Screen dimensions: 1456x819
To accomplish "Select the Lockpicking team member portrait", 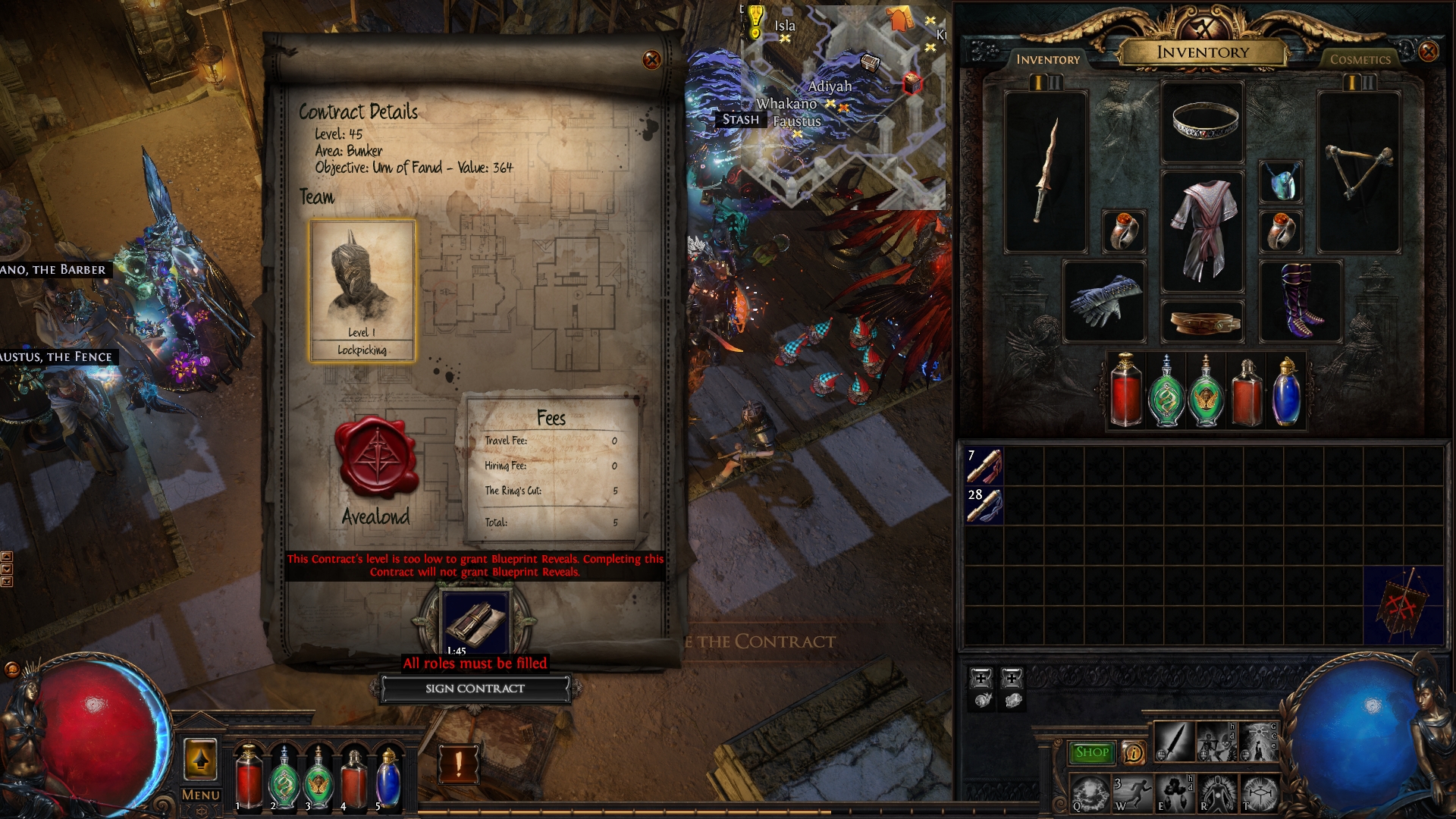I will point(362,290).
